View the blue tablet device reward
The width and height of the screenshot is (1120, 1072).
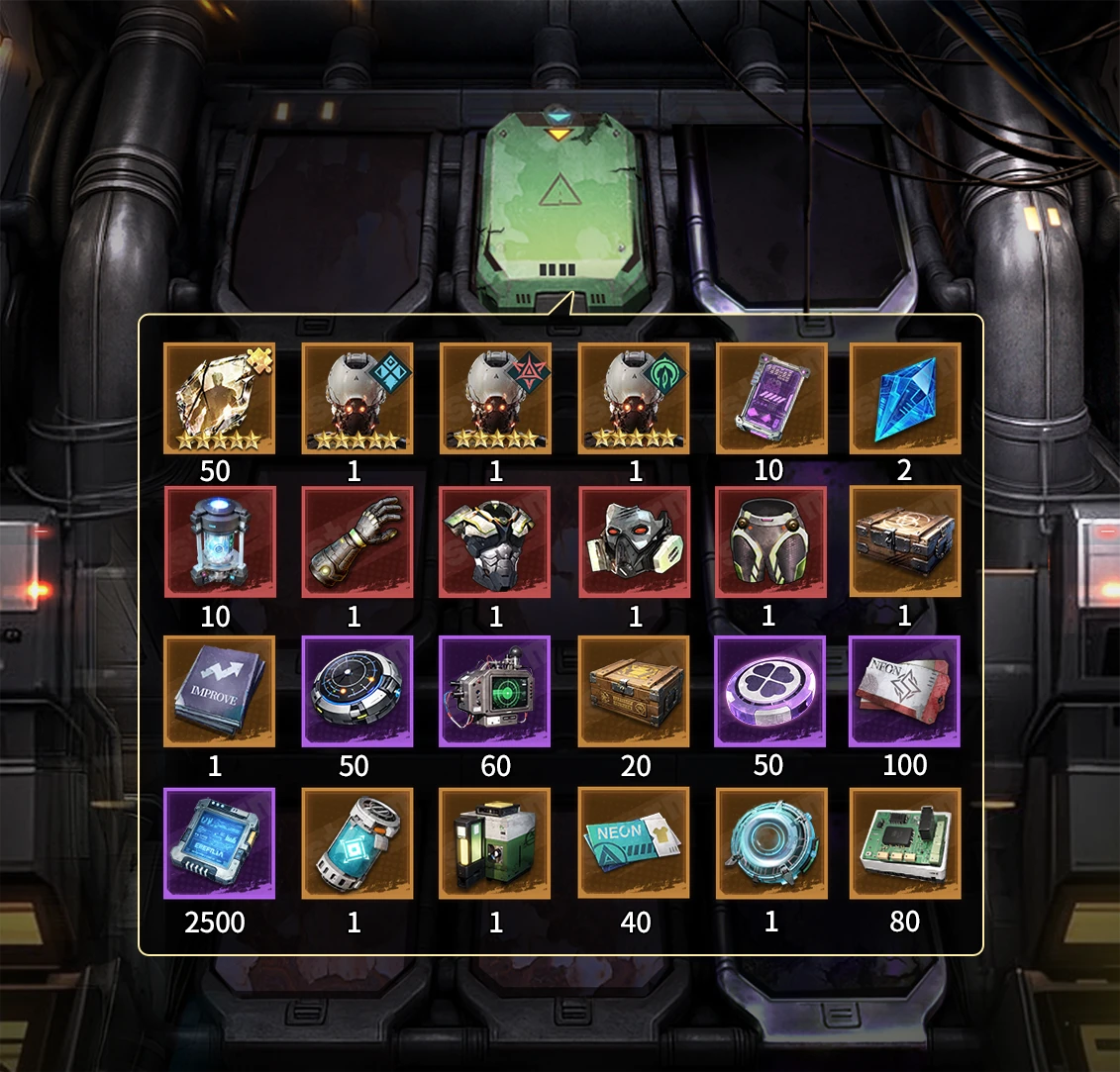(x=219, y=843)
